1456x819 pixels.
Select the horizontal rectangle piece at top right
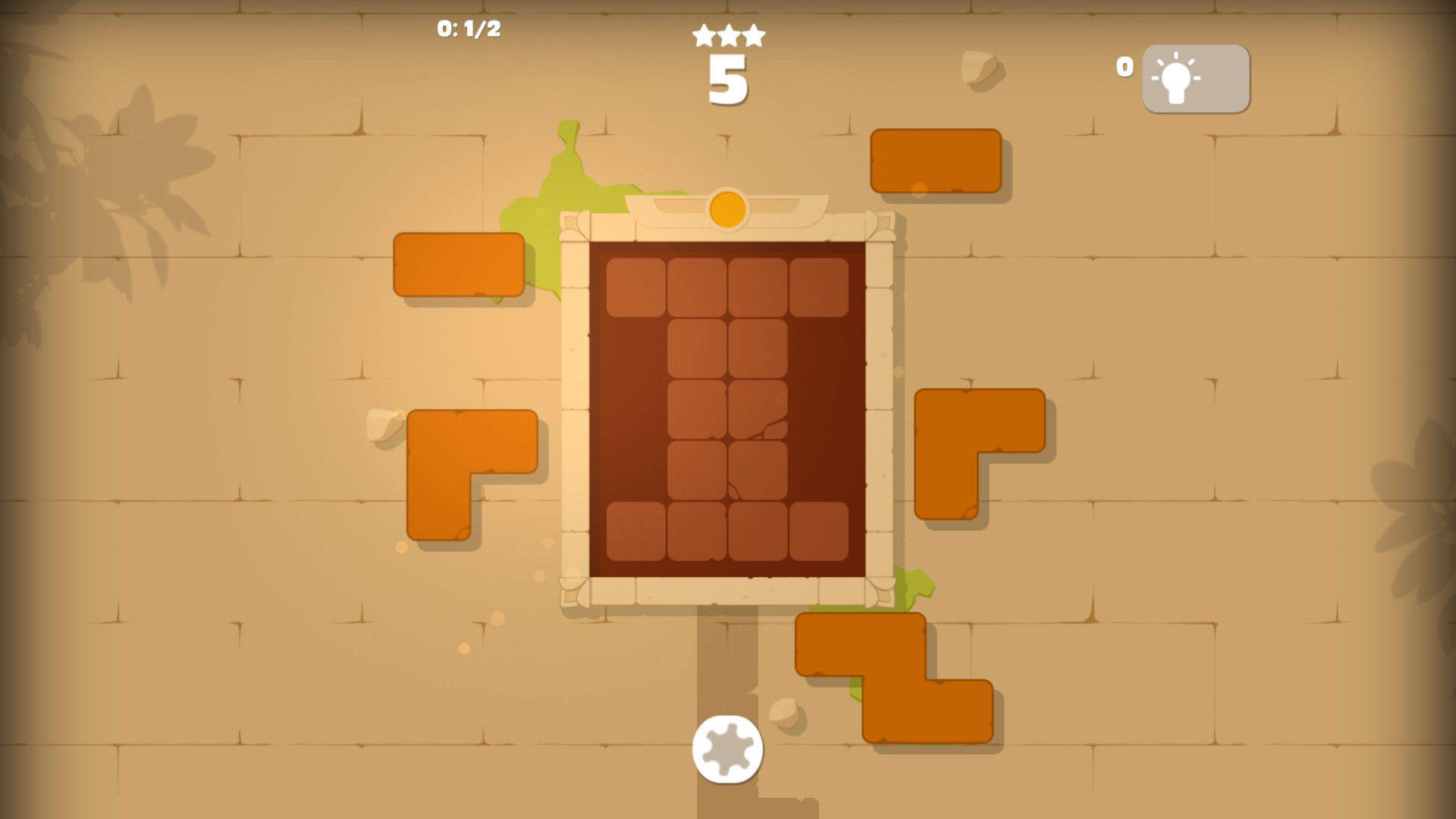click(937, 161)
